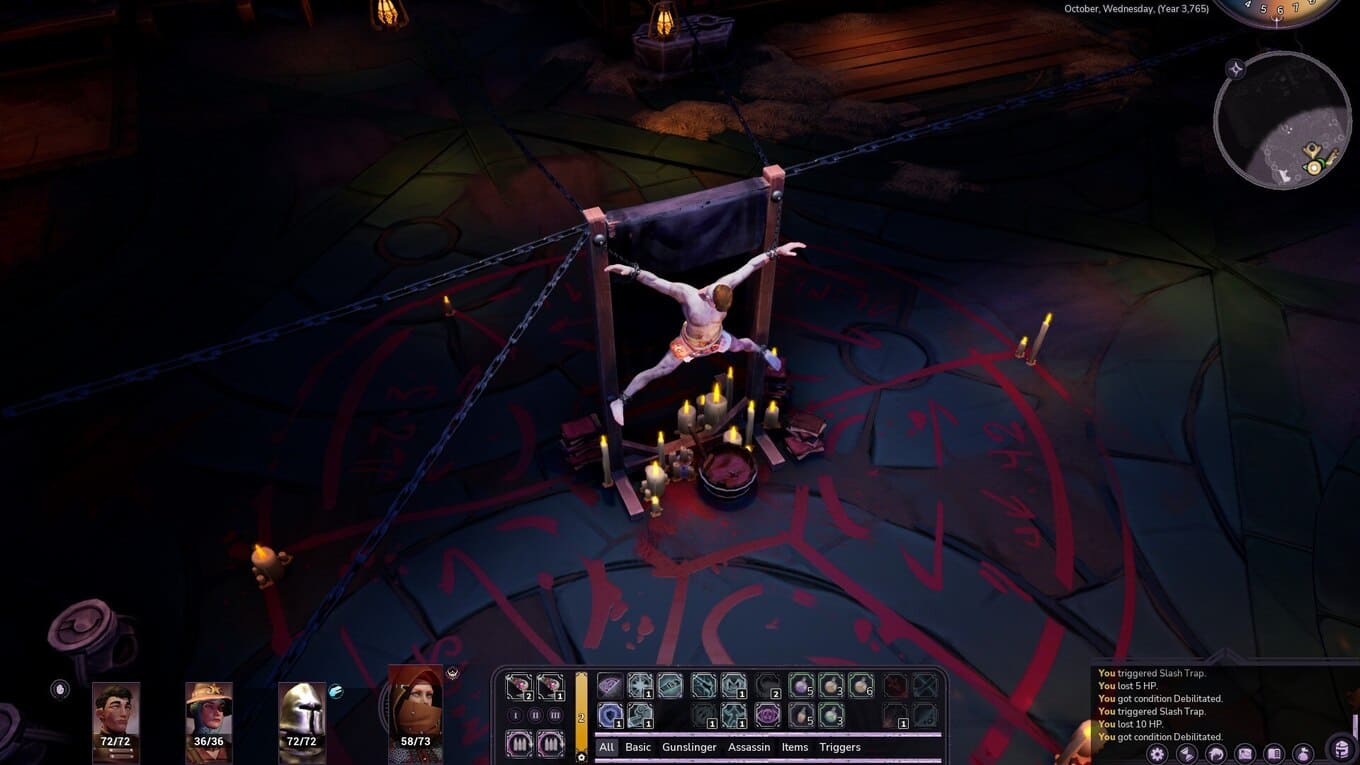This screenshot has height=765, width=1360.
Task: Click the star button beside the minimap
Action: pos(1236,69)
